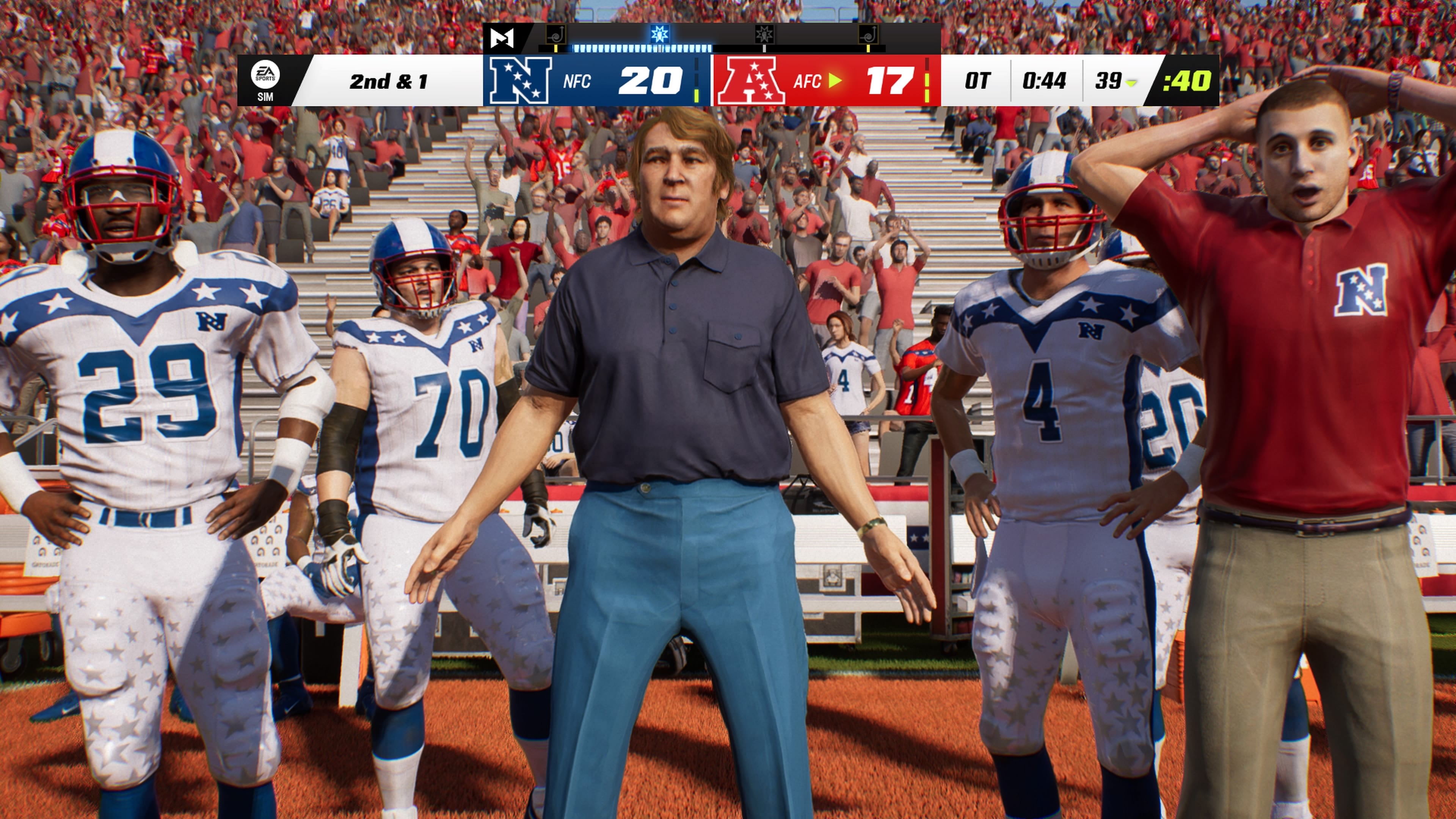The width and height of the screenshot is (1456, 819).
Task: Click the grayed-out AFC momentum burst icon
Action: [765, 35]
